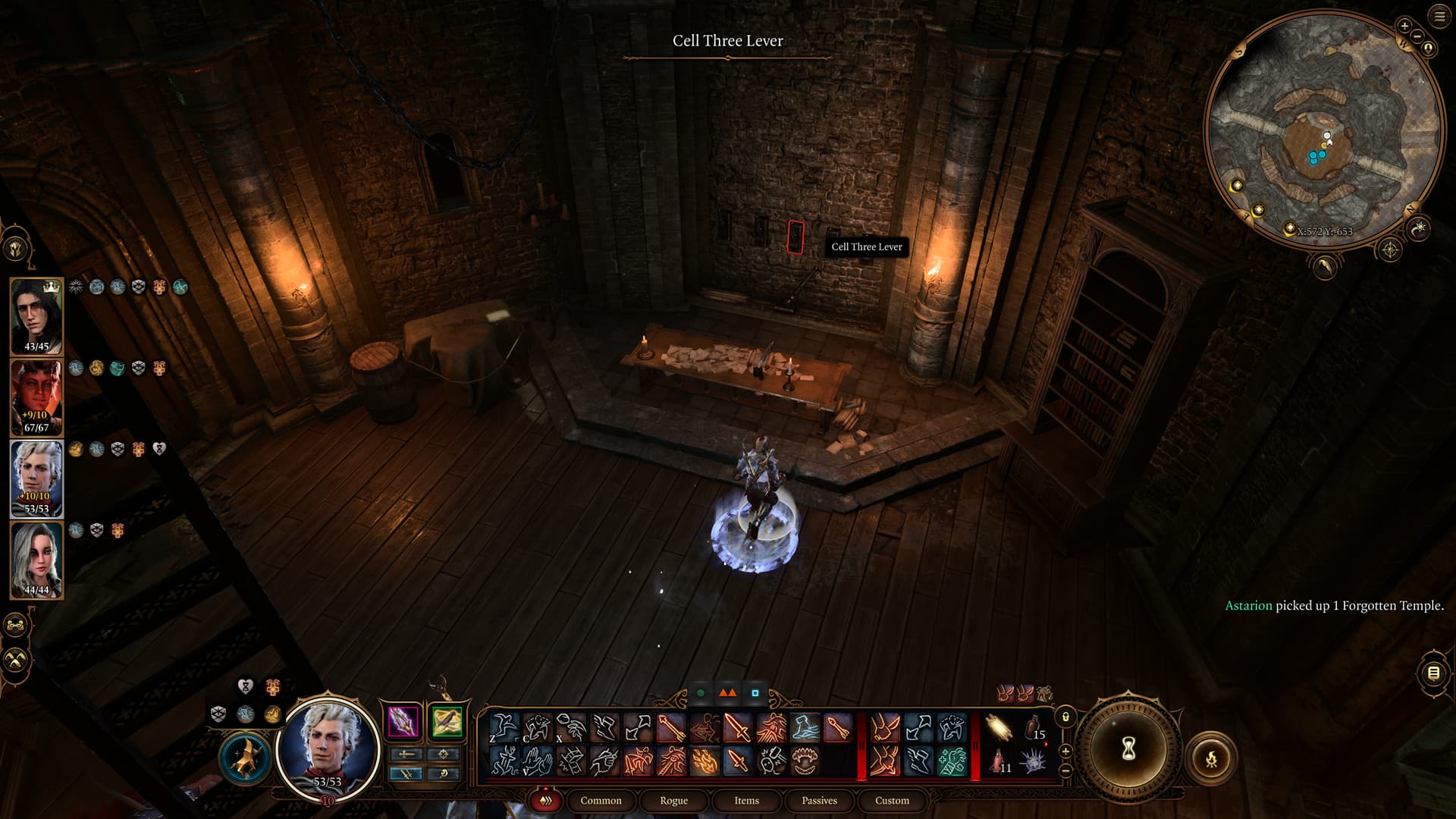This screenshot has width=1456, height=819.
Task: Select the Passives hotbar tab
Action: coord(819,800)
